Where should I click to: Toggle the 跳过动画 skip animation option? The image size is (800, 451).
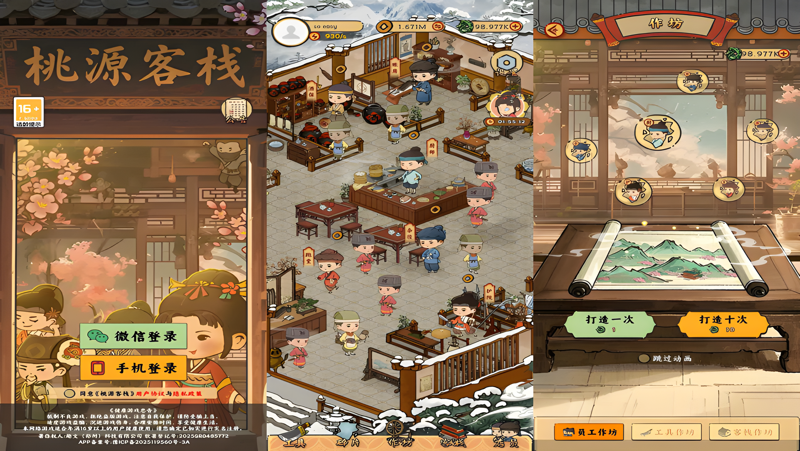[x=644, y=357]
